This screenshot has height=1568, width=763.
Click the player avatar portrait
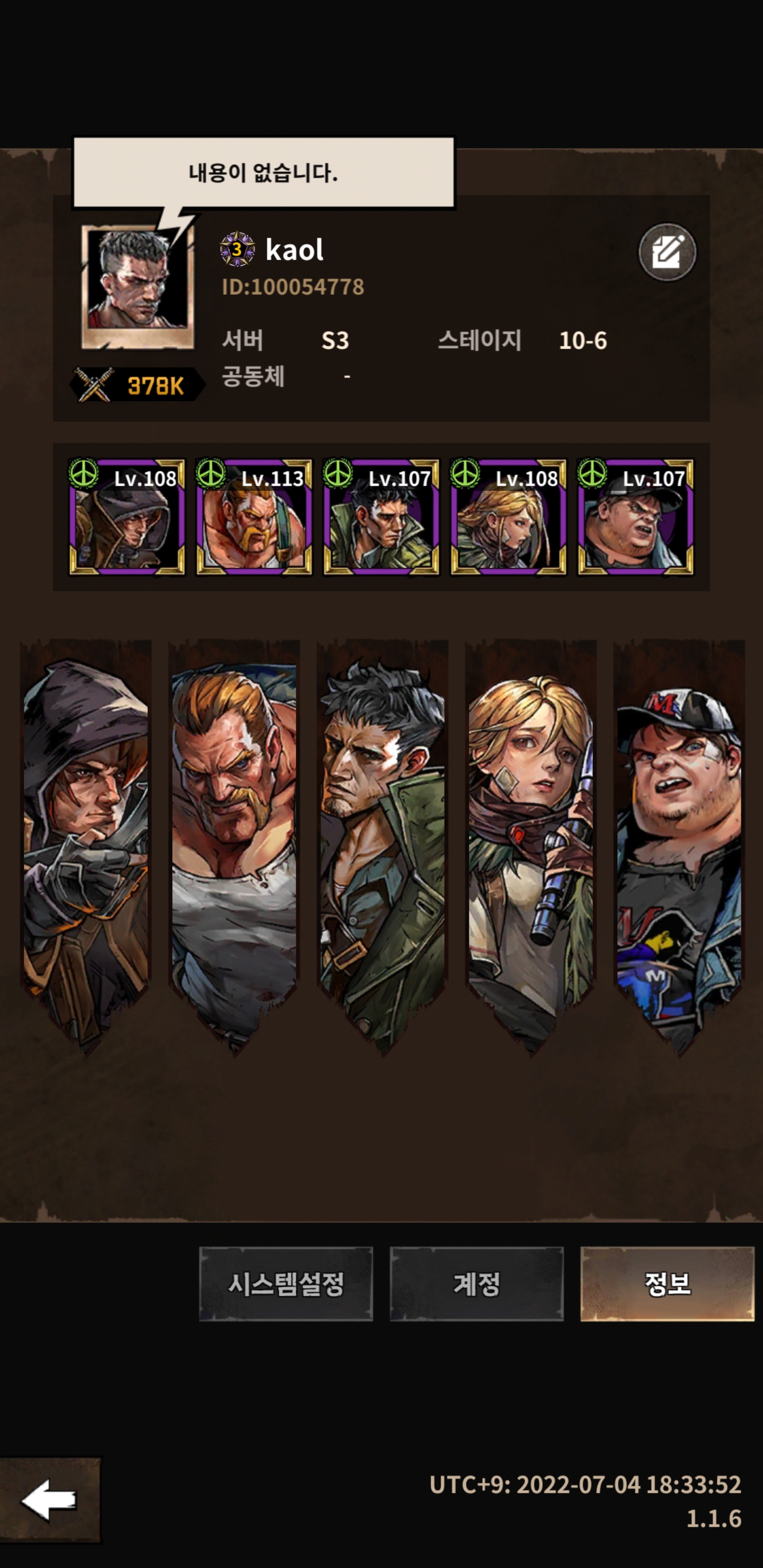click(x=138, y=287)
